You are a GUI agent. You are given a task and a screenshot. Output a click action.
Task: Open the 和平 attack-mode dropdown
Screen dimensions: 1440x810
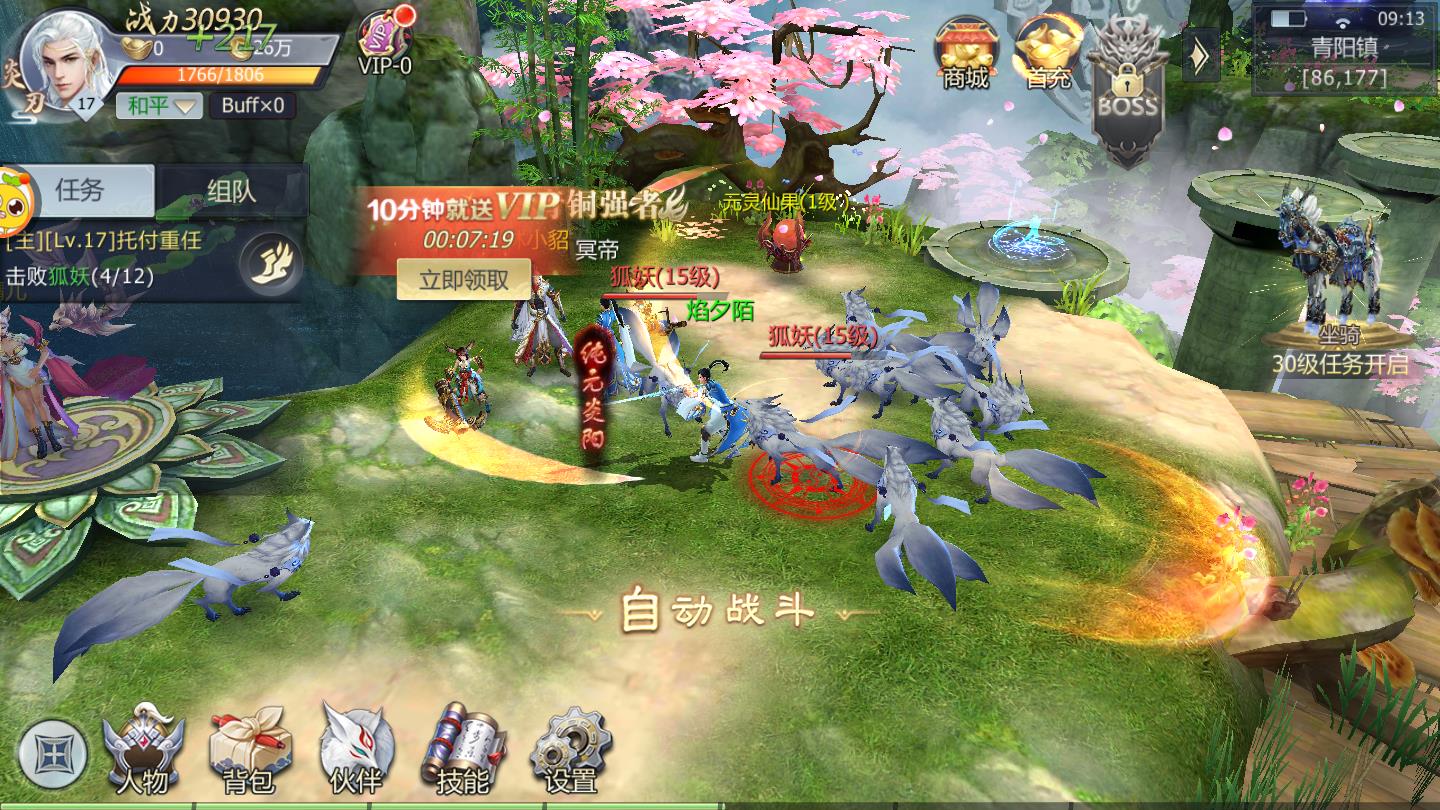pyautogui.click(x=162, y=105)
